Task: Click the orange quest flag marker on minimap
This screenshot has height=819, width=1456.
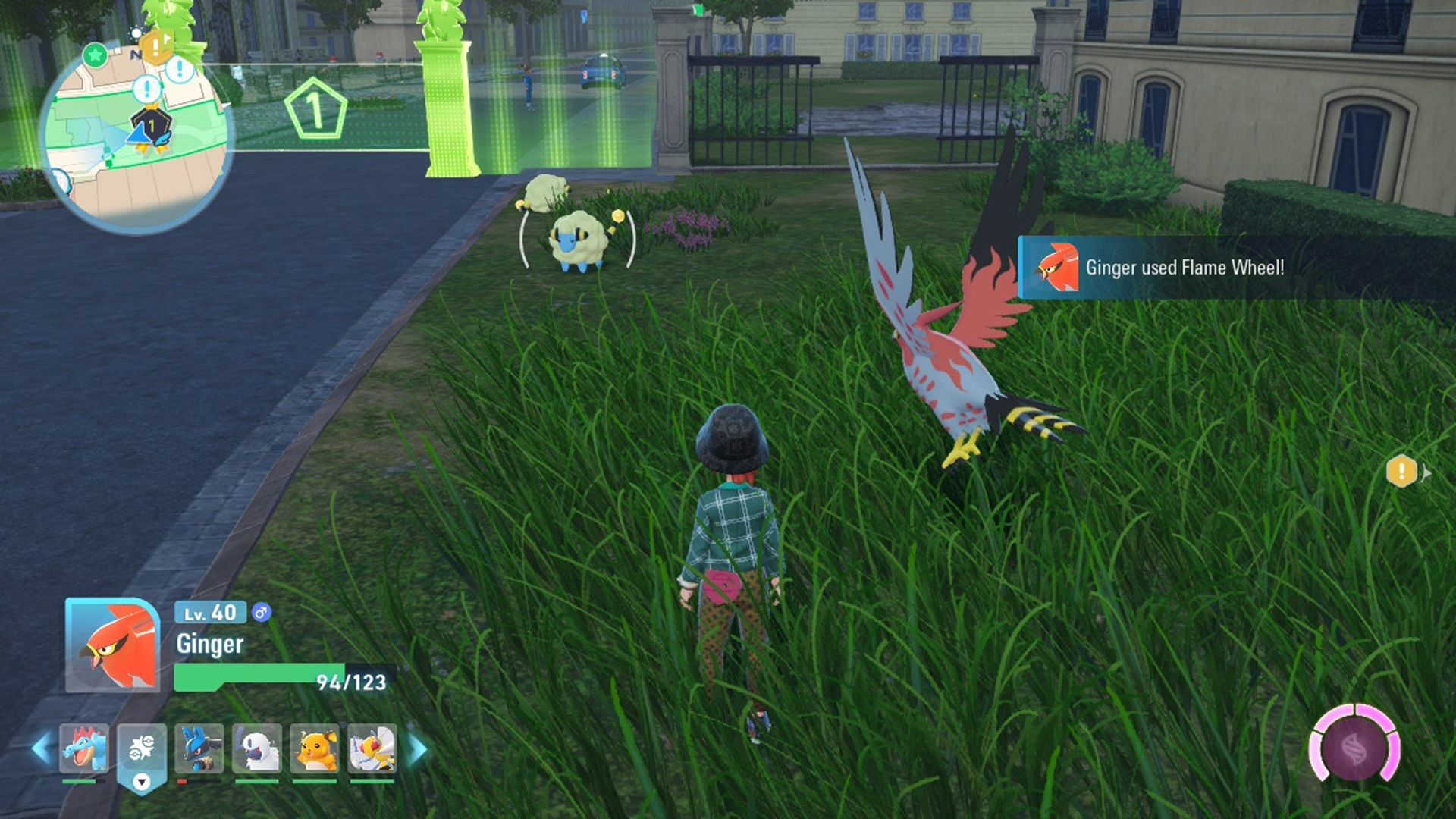Action: pyautogui.click(x=156, y=47)
